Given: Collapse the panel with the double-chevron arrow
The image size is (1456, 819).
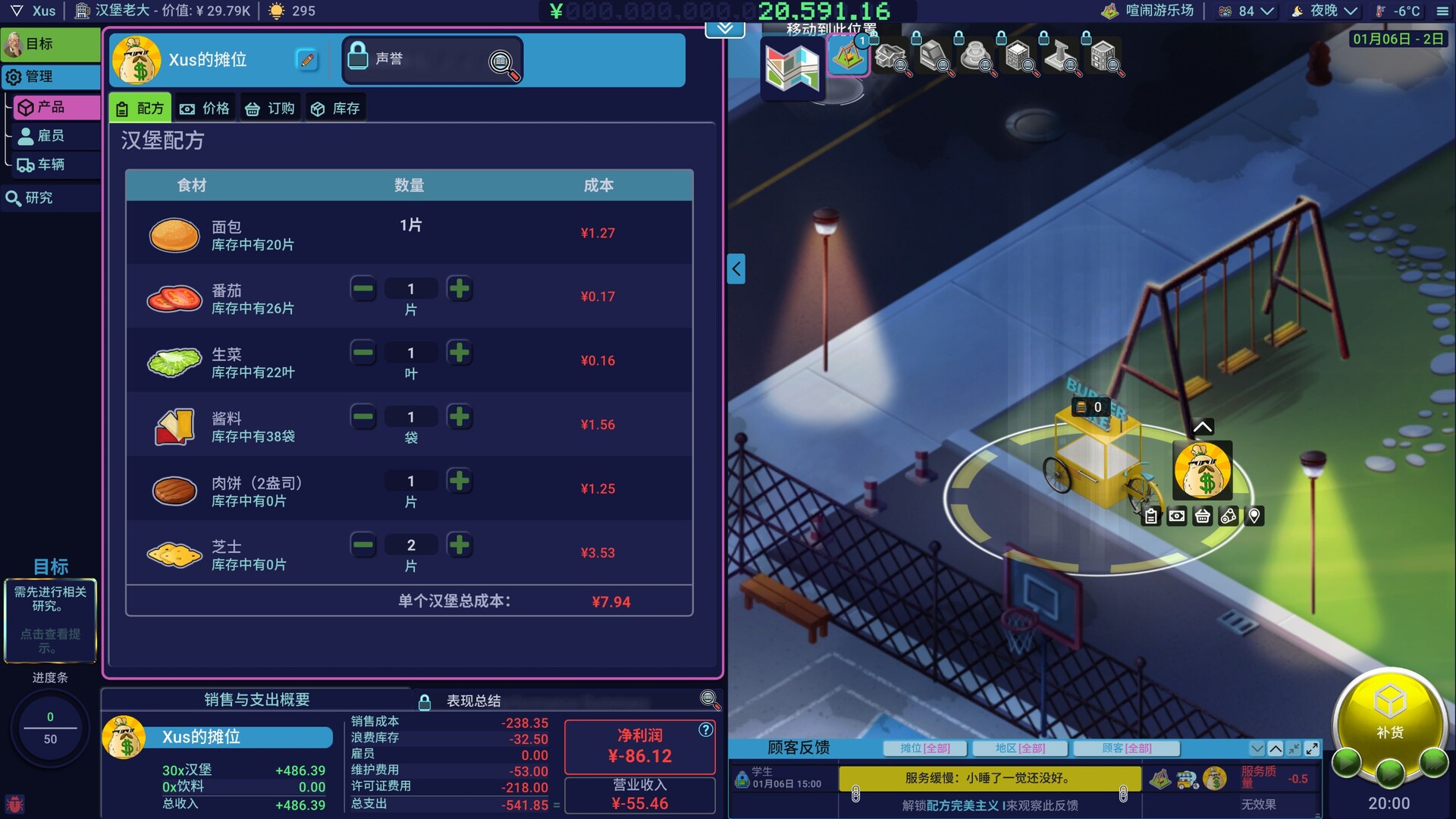Looking at the screenshot, I should [724, 27].
